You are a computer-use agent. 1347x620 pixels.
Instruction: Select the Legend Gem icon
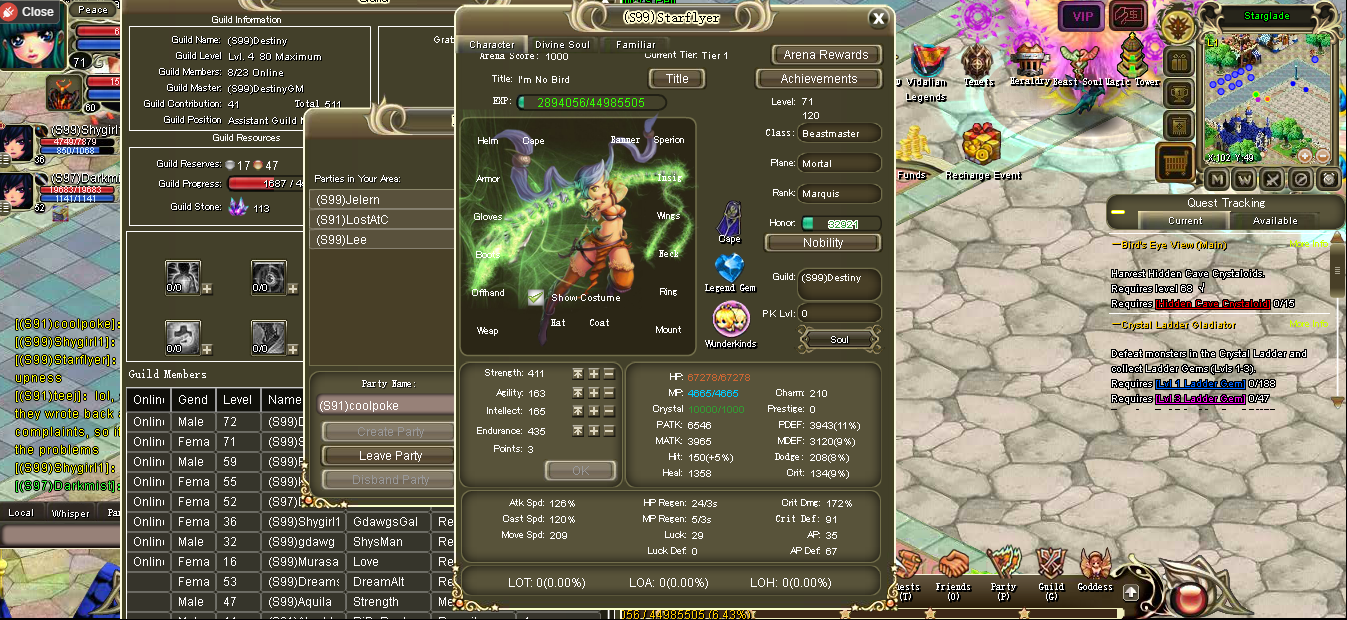[730, 269]
